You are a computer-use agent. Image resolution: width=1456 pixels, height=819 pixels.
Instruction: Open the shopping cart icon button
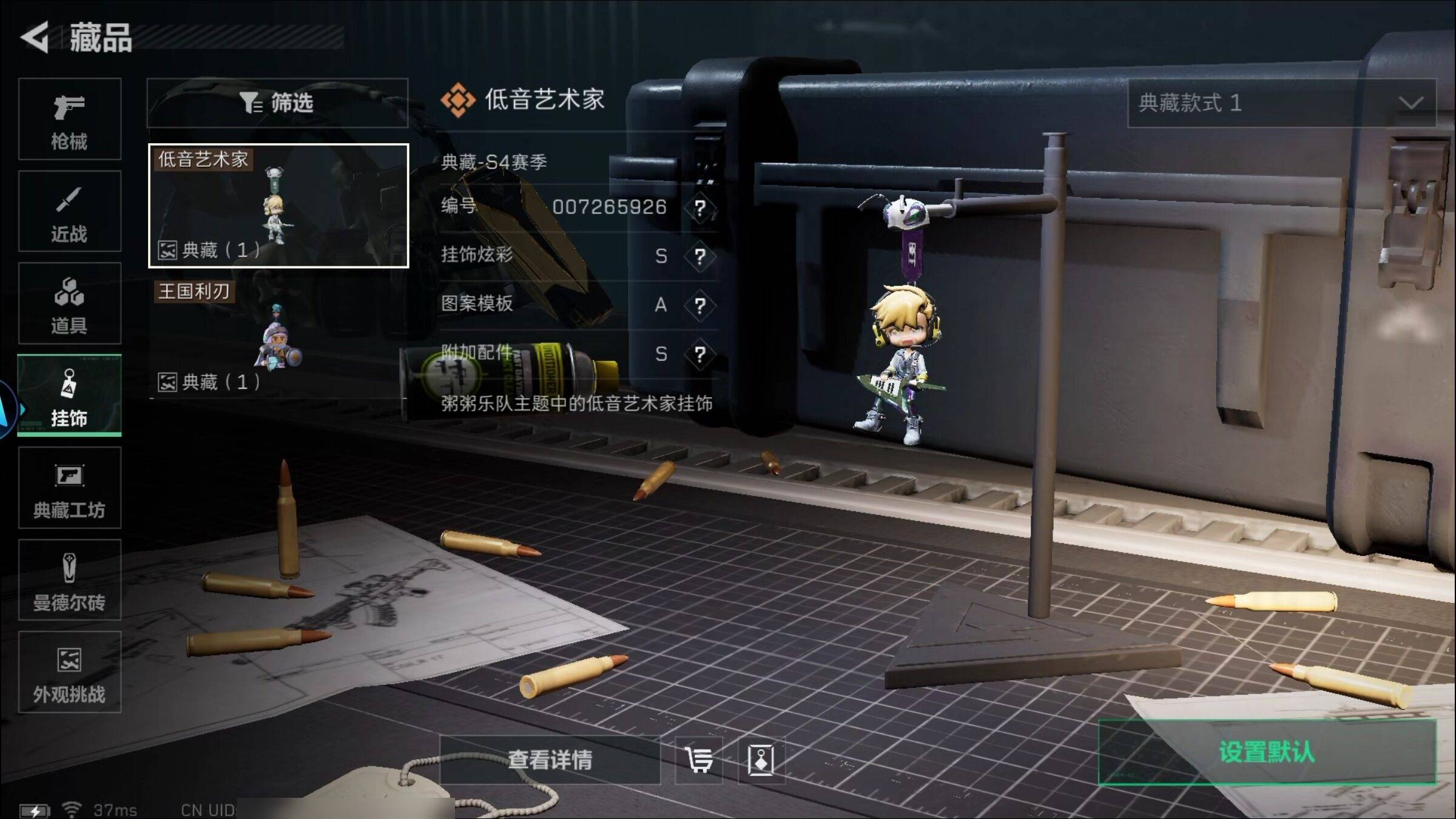pos(699,760)
